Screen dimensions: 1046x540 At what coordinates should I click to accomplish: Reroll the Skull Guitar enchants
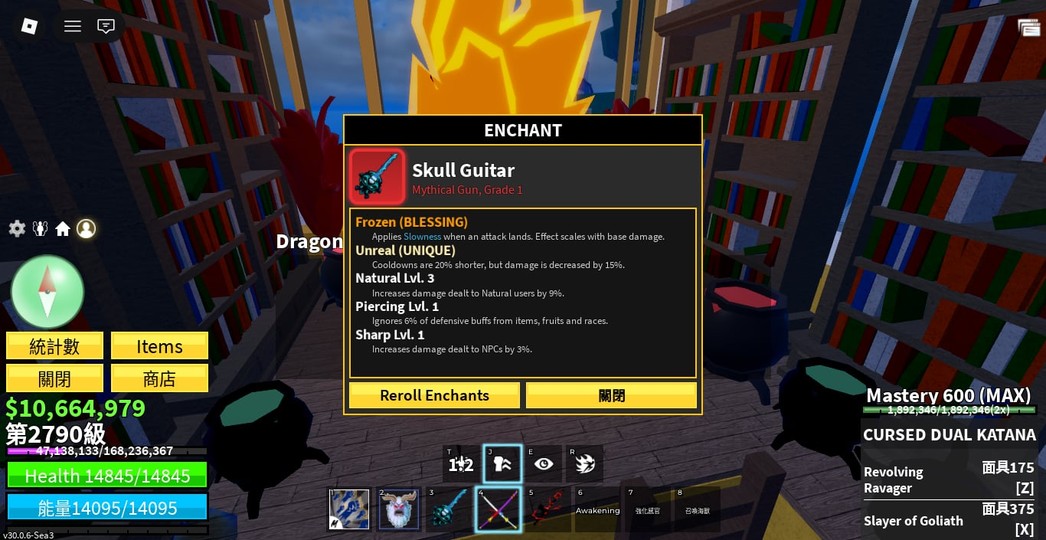[x=434, y=395]
